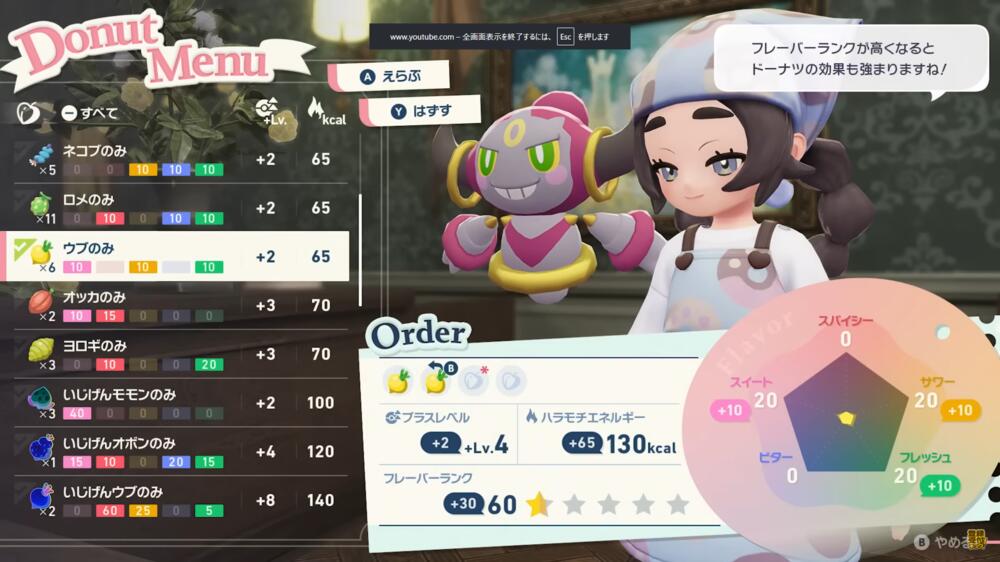Open the すべて berry filter
This screenshot has width=1000, height=562.
click(90, 113)
